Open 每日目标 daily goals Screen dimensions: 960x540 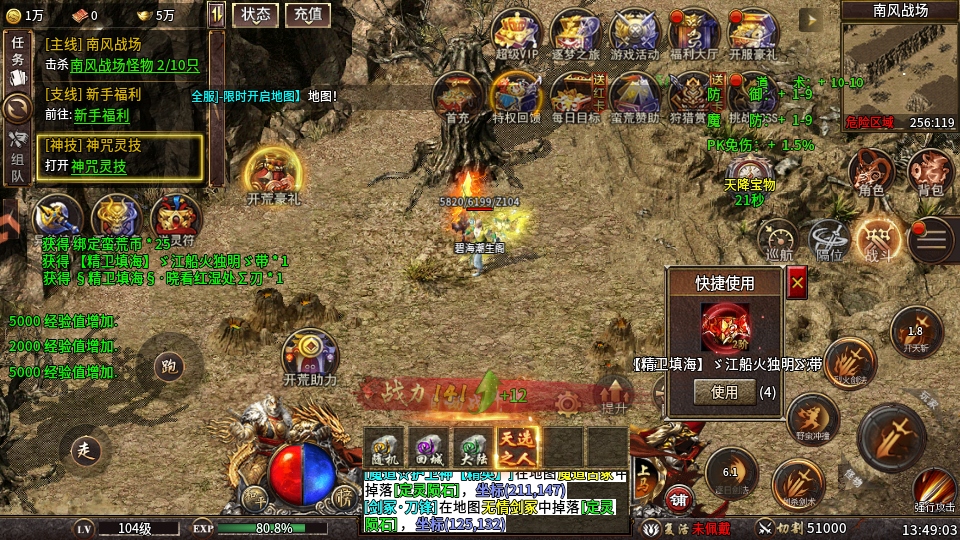575,95
